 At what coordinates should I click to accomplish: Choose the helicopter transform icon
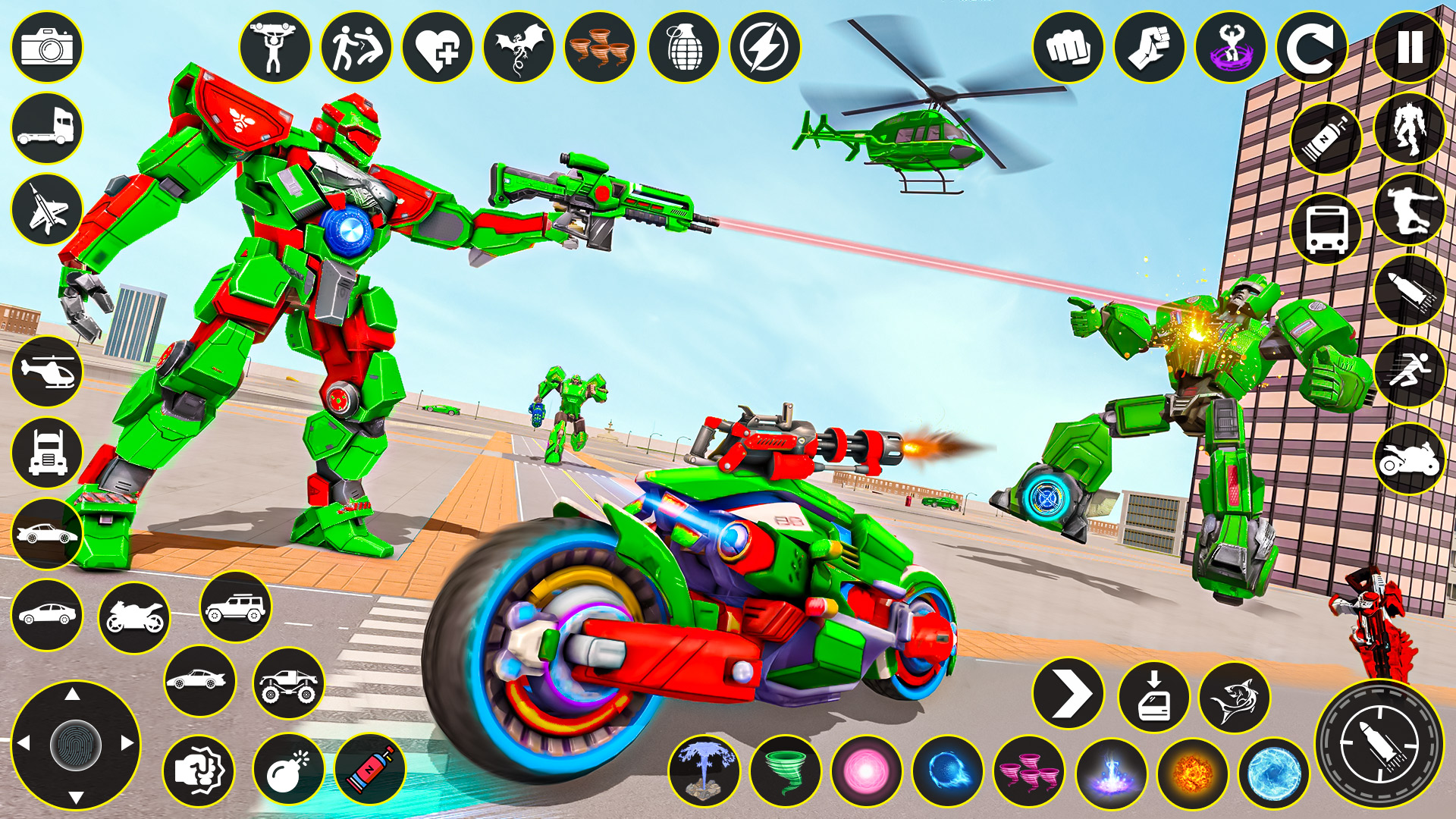[x=47, y=372]
